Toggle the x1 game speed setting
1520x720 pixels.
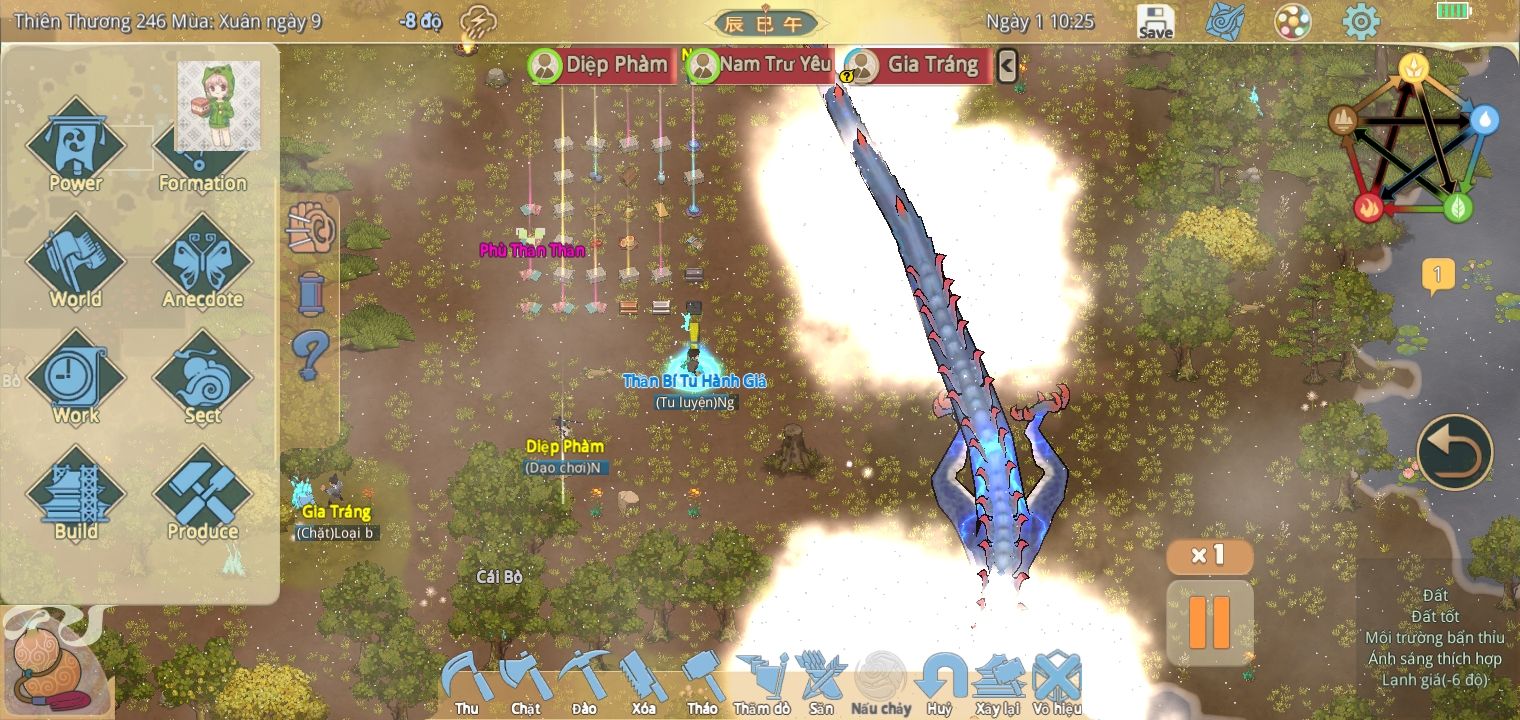[1209, 556]
